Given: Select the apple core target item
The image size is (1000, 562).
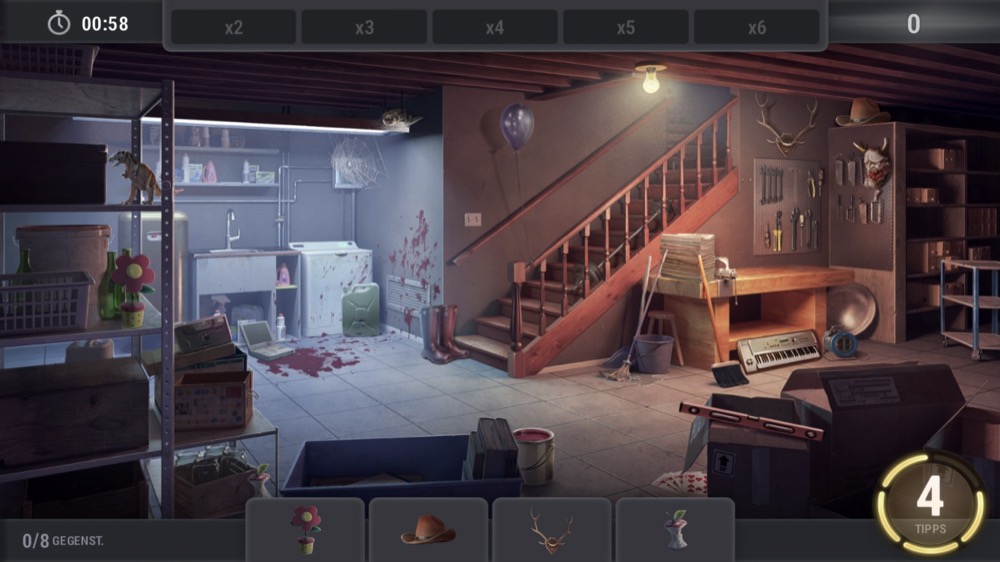Looking at the screenshot, I should point(675,530).
